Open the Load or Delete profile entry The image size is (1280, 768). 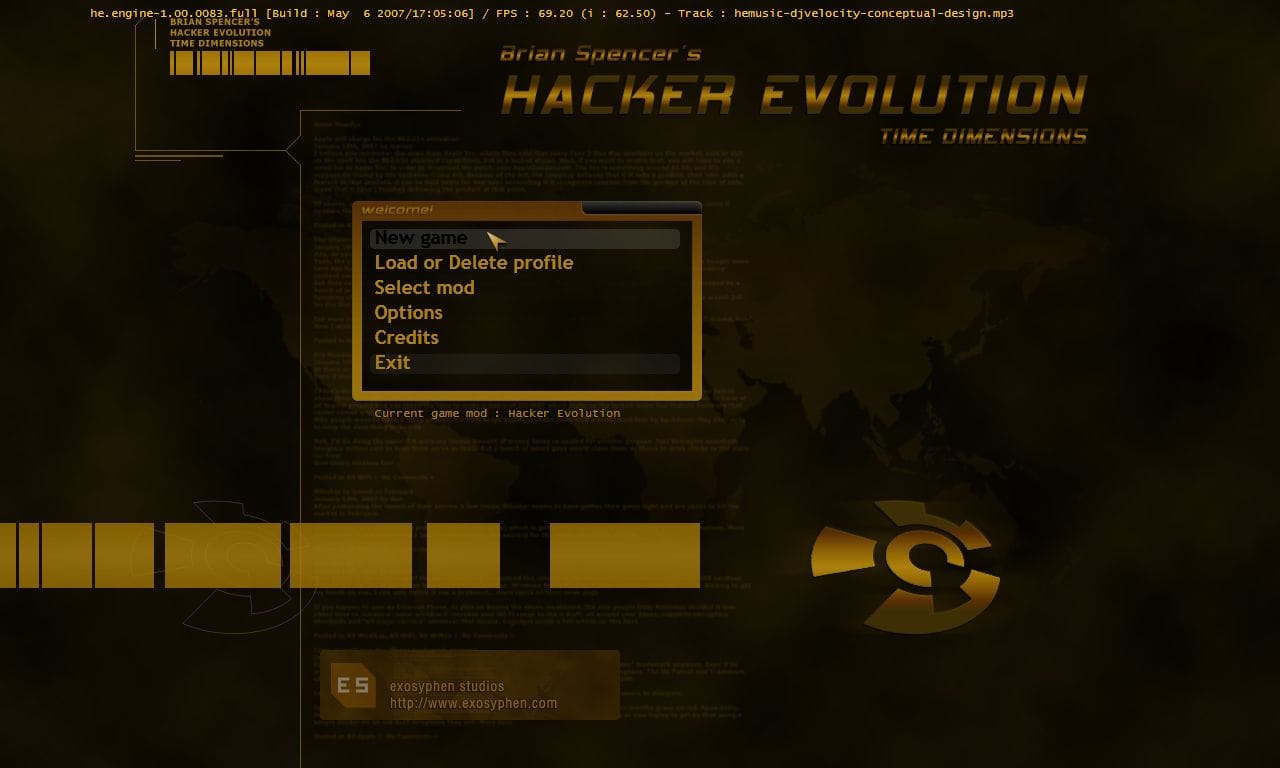pyautogui.click(x=474, y=262)
